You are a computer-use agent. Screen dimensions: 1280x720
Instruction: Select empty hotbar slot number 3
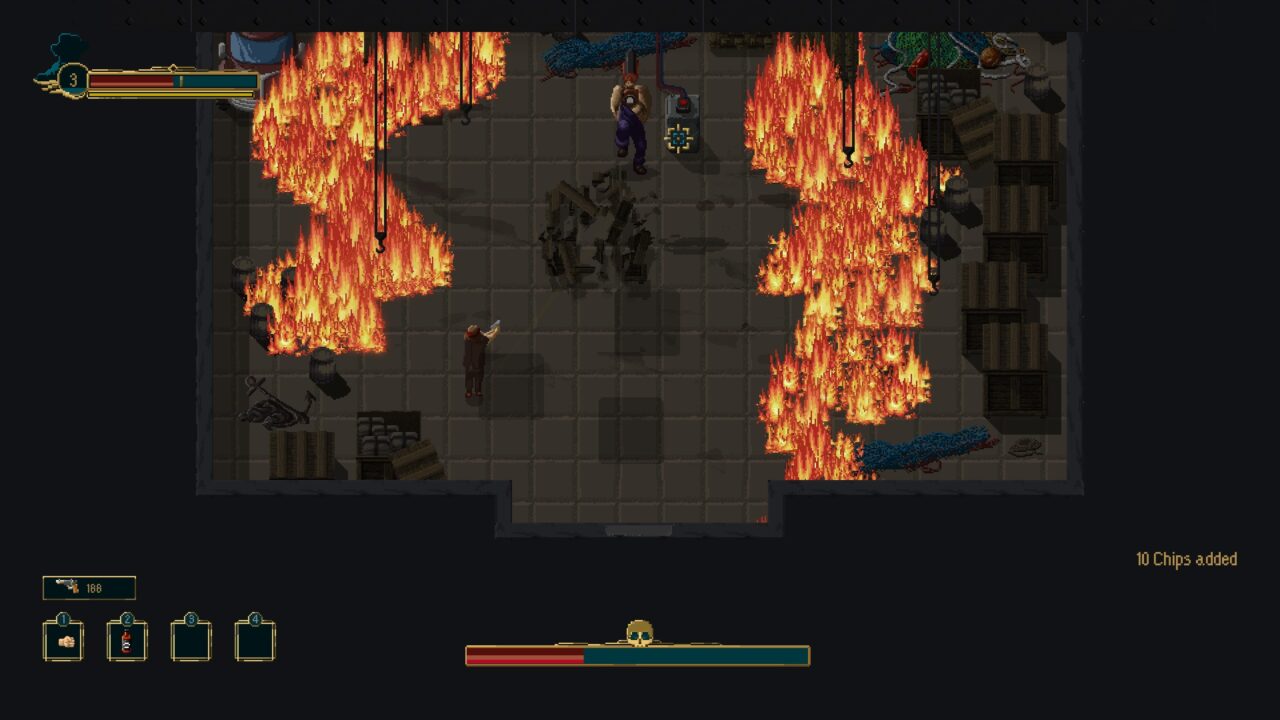(x=191, y=641)
